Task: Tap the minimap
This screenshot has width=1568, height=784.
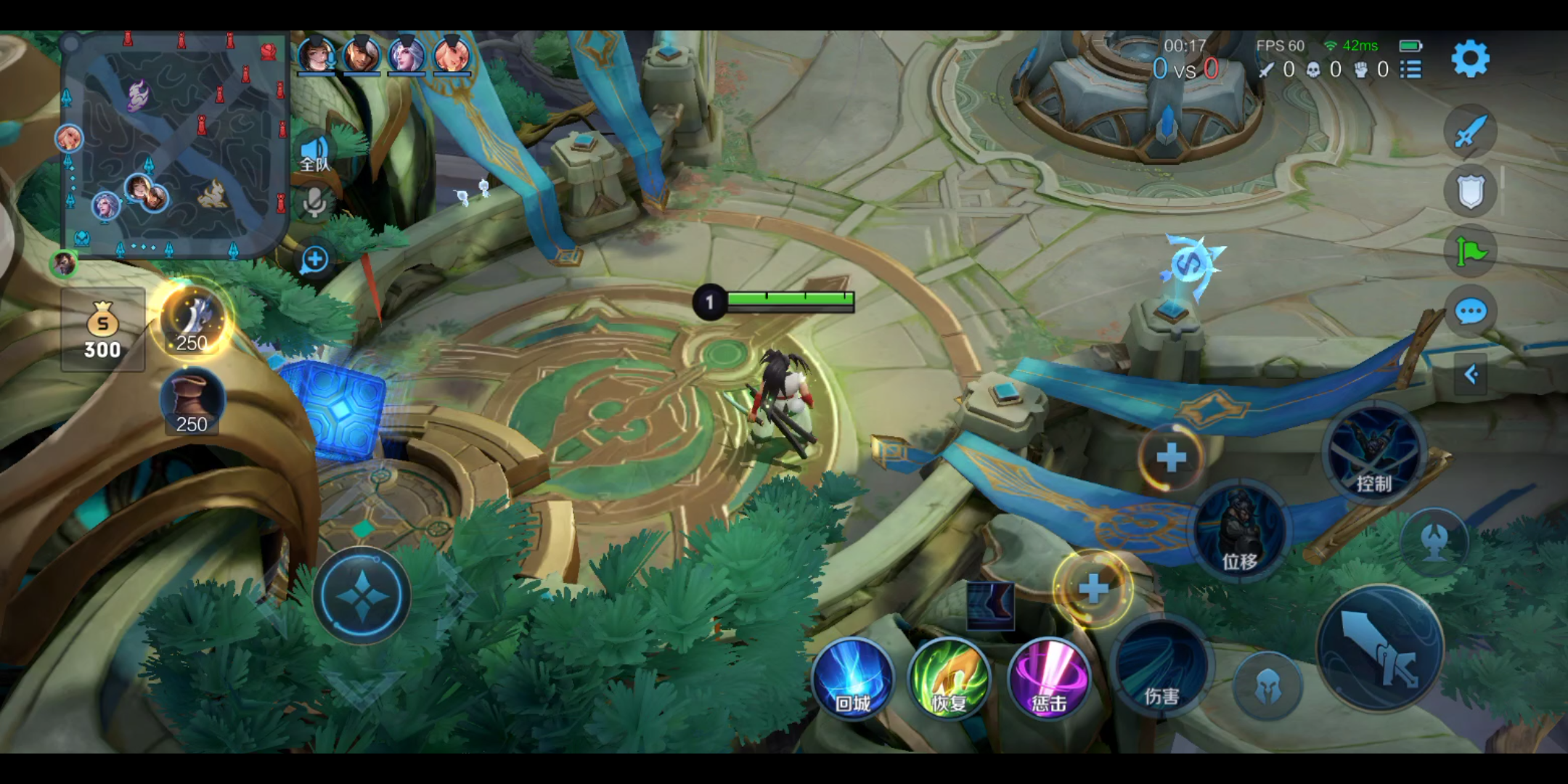Action: point(174,145)
